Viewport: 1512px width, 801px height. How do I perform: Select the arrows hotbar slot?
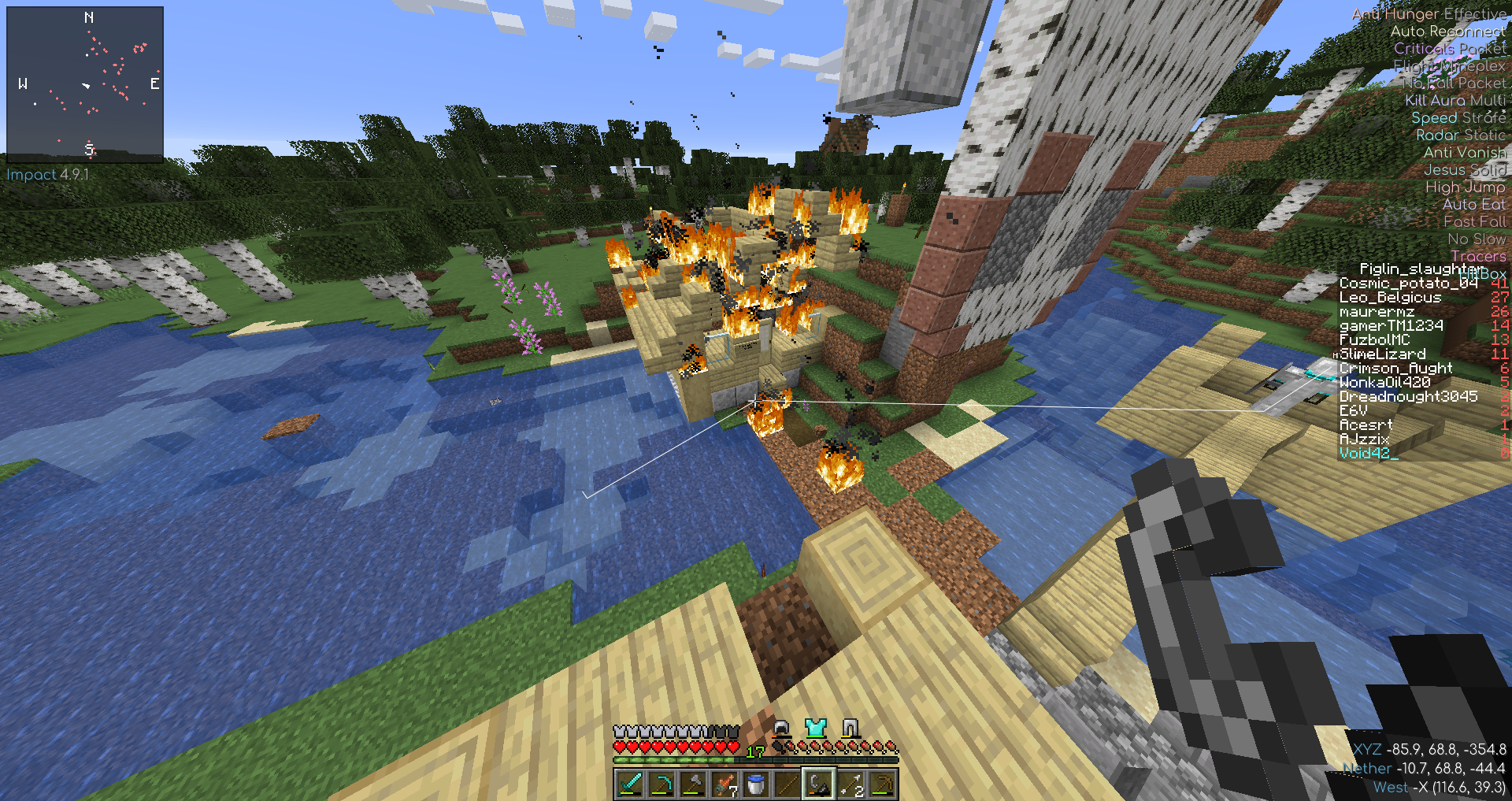(x=850, y=784)
